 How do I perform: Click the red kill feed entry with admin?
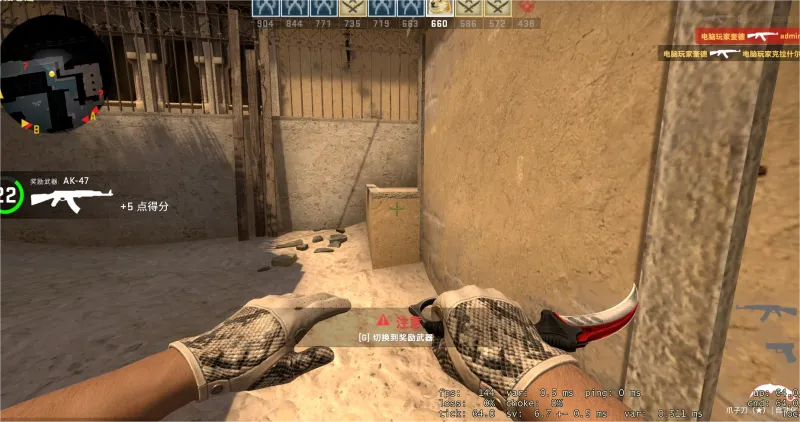747,35
